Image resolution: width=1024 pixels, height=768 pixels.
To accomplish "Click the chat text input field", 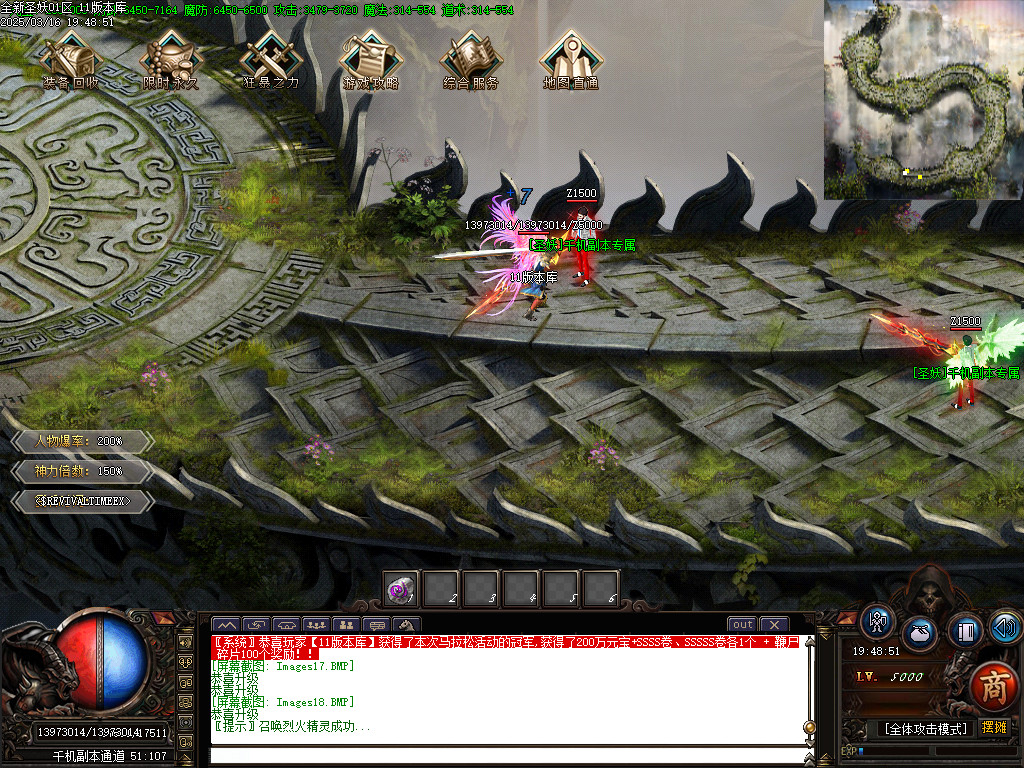I will (500, 753).
